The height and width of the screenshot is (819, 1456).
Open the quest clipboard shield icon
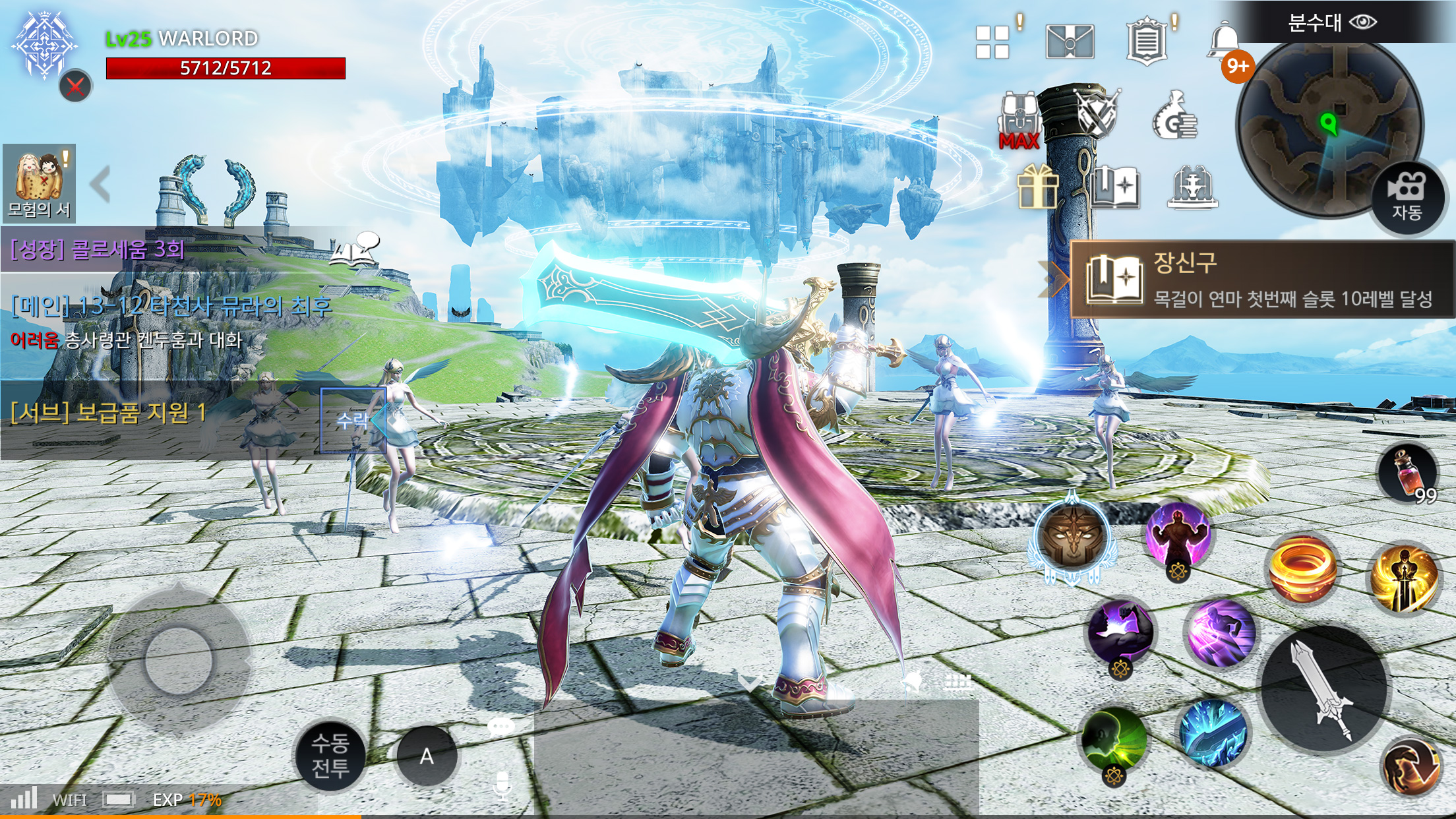(x=1146, y=42)
